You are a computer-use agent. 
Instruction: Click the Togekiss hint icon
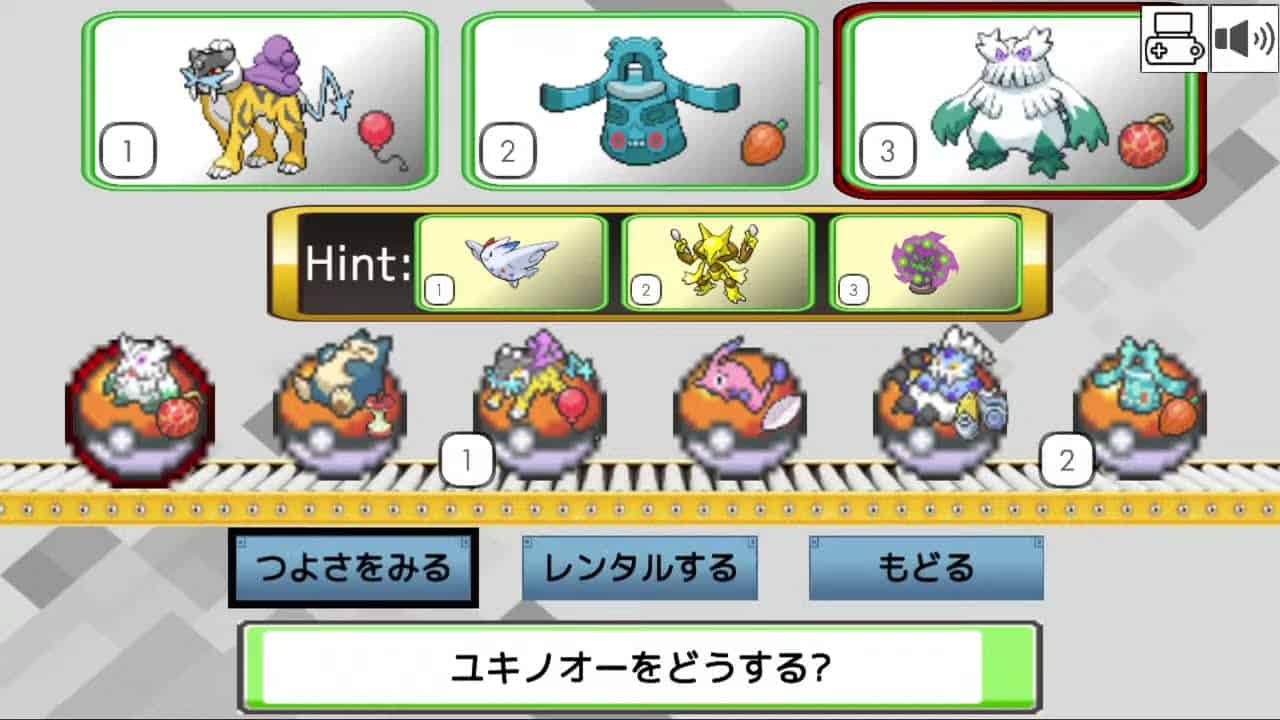pos(513,261)
